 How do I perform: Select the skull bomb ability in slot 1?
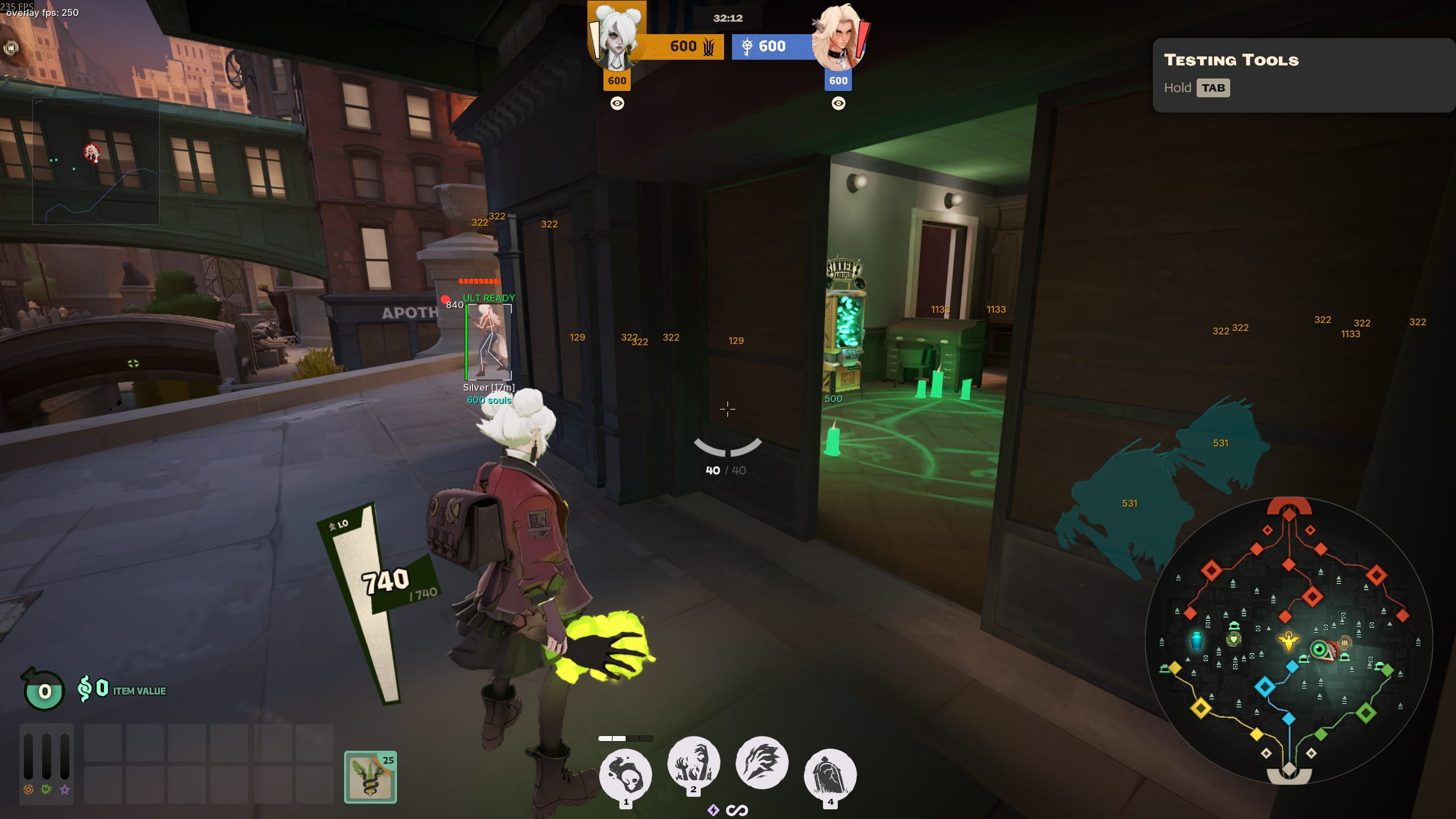626,773
